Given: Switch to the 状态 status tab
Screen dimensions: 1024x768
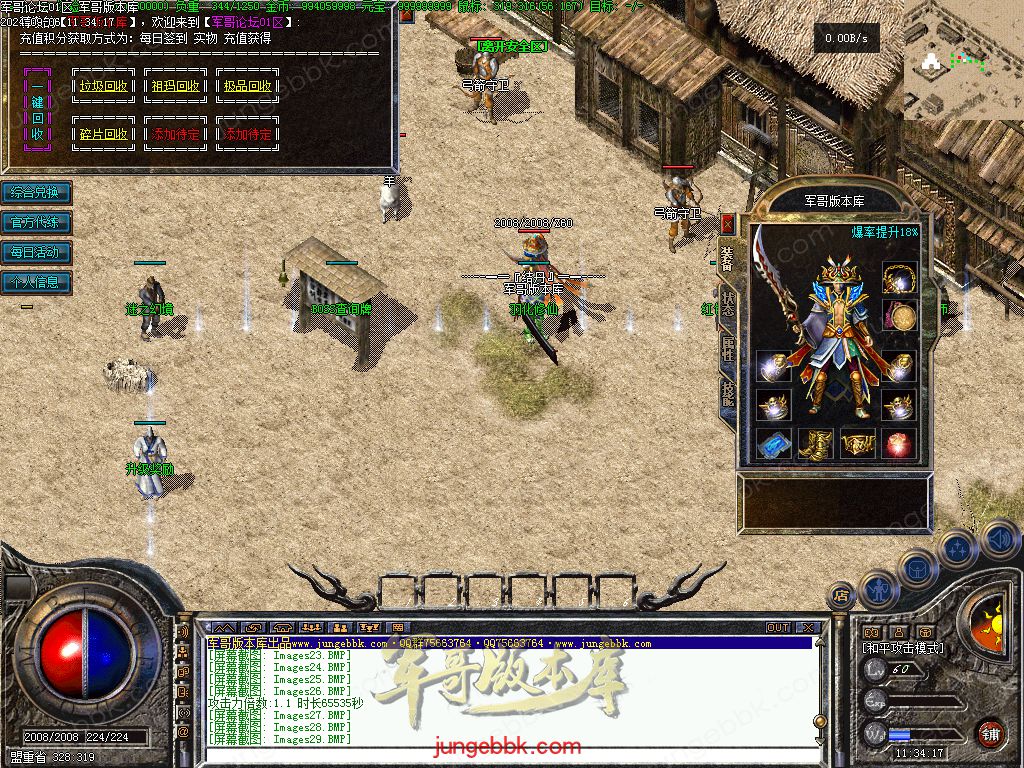Looking at the screenshot, I should [x=727, y=304].
